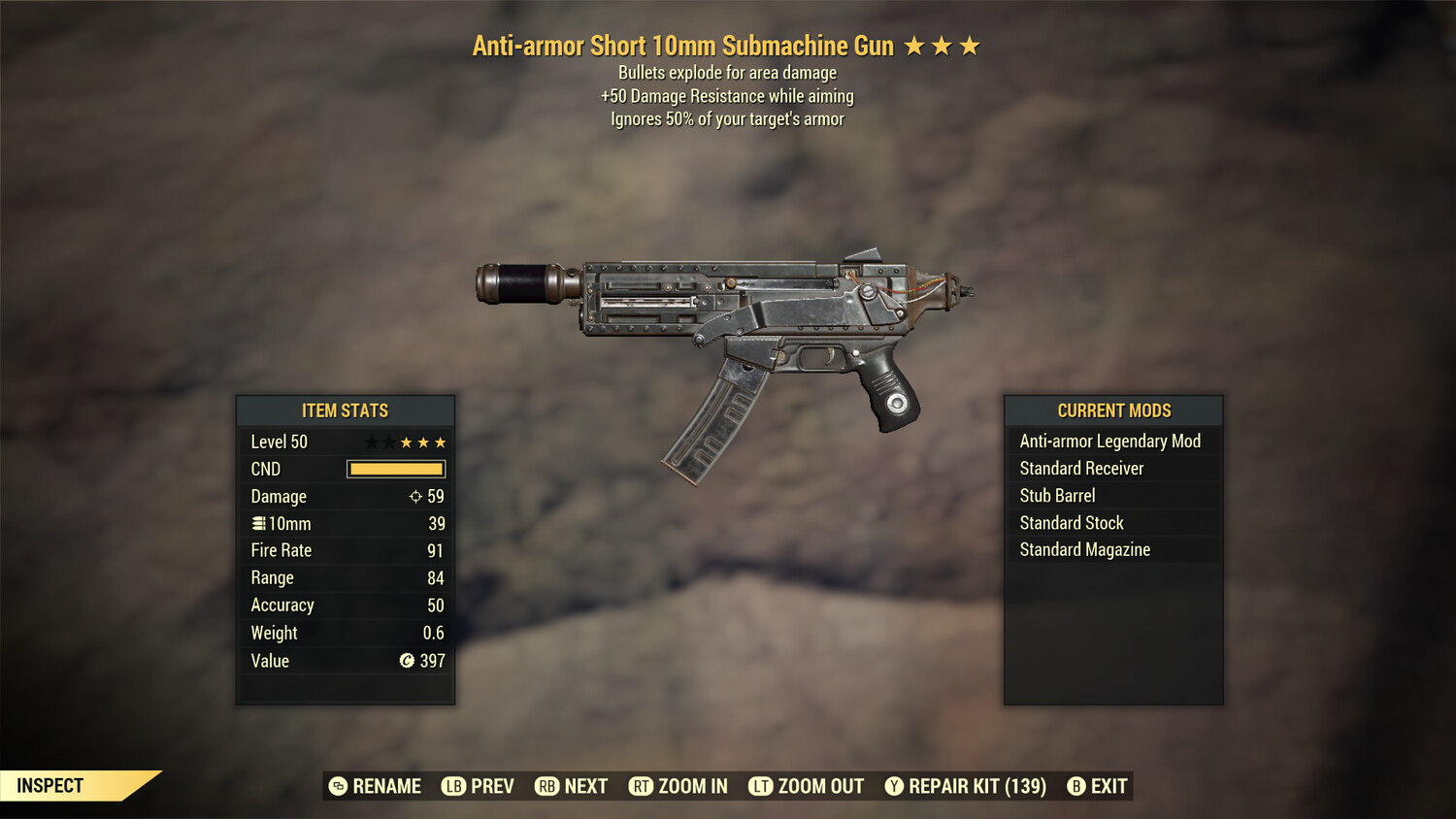The width and height of the screenshot is (1456, 819).
Task: Click the CND condition bar
Action: [395, 469]
